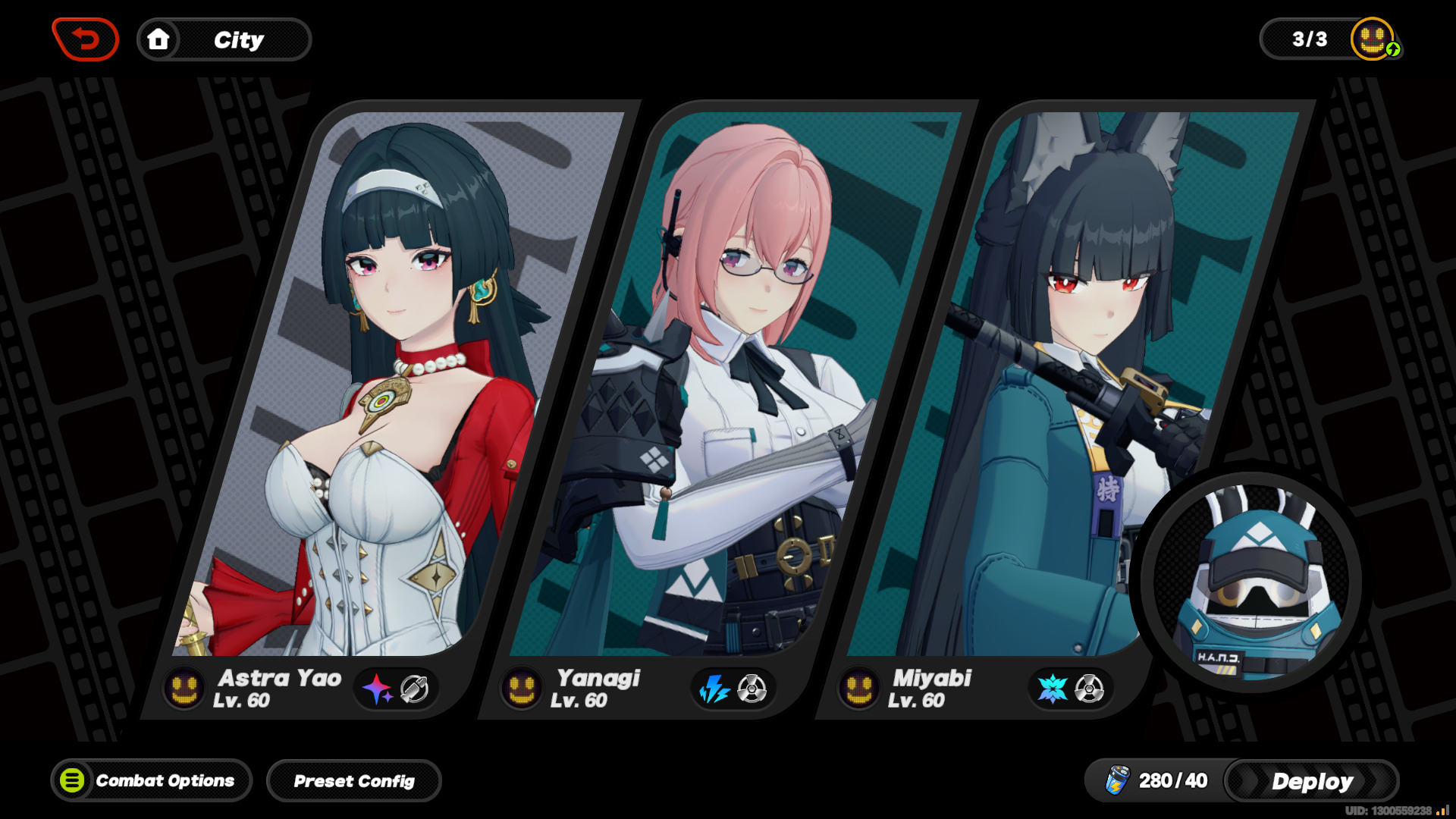Viewport: 1456px width, 819px height.
Task: Select the City tab at the top
Action: (x=239, y=40)
